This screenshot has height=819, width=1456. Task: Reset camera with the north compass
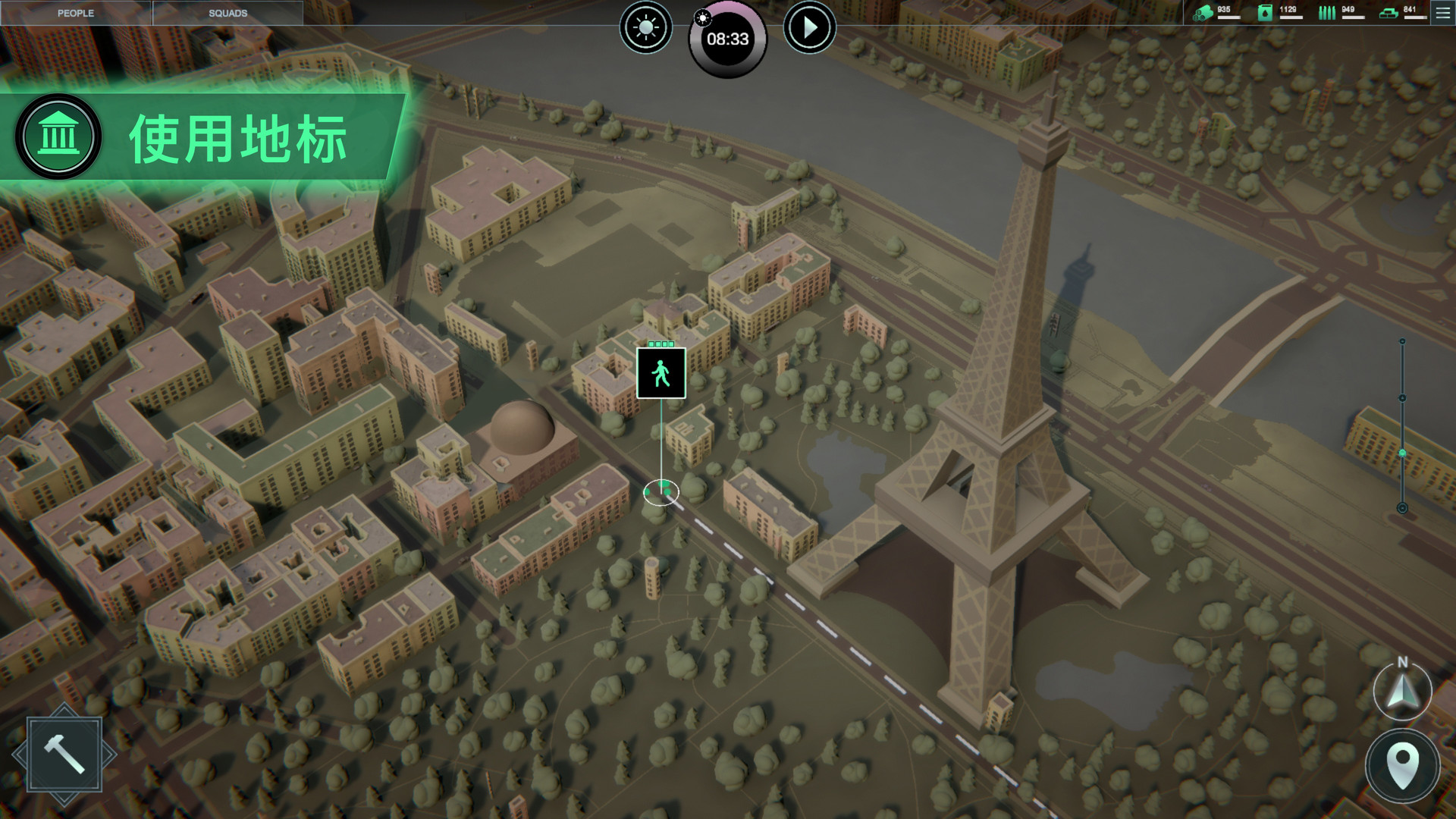pyautogui.click(x=1402, y=690)
